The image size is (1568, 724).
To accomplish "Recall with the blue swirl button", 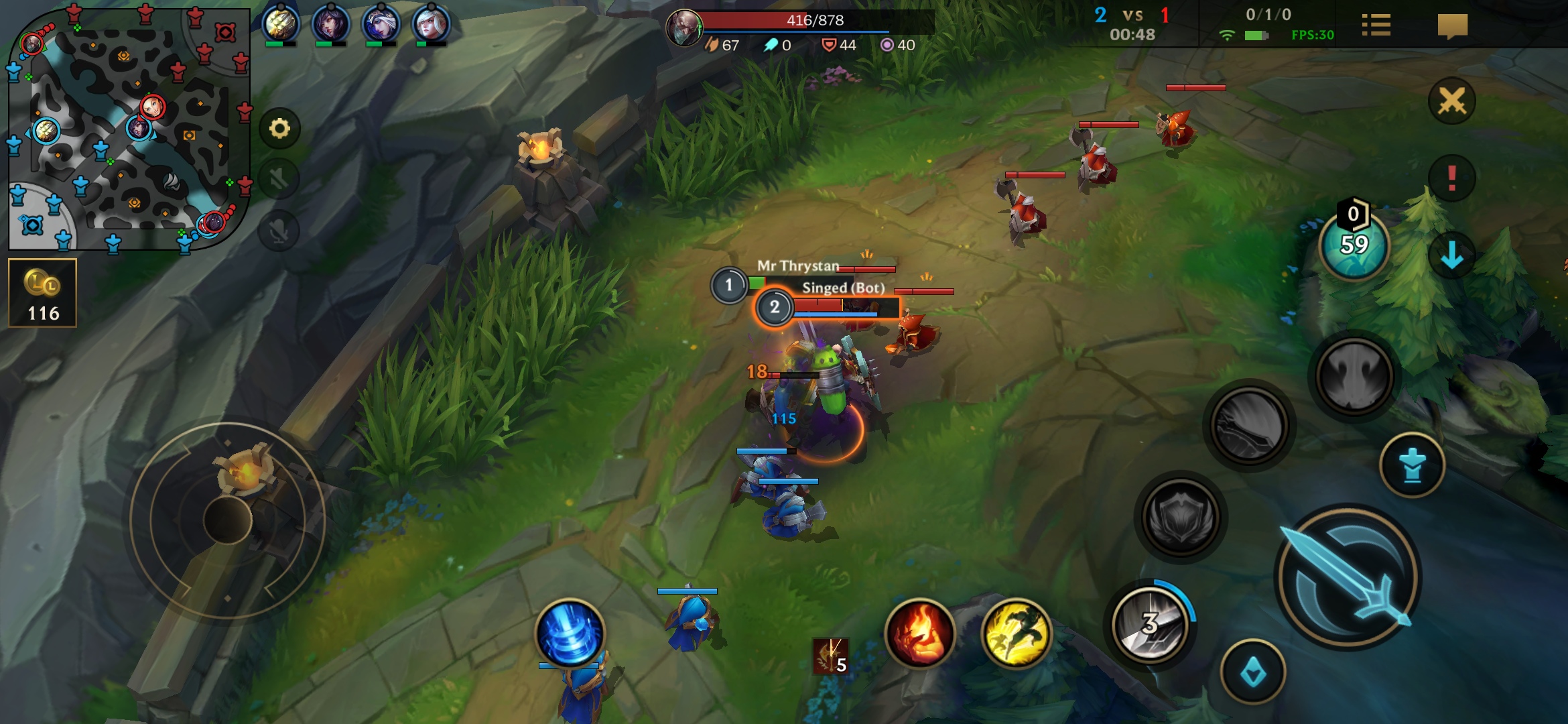I will 570,633.
